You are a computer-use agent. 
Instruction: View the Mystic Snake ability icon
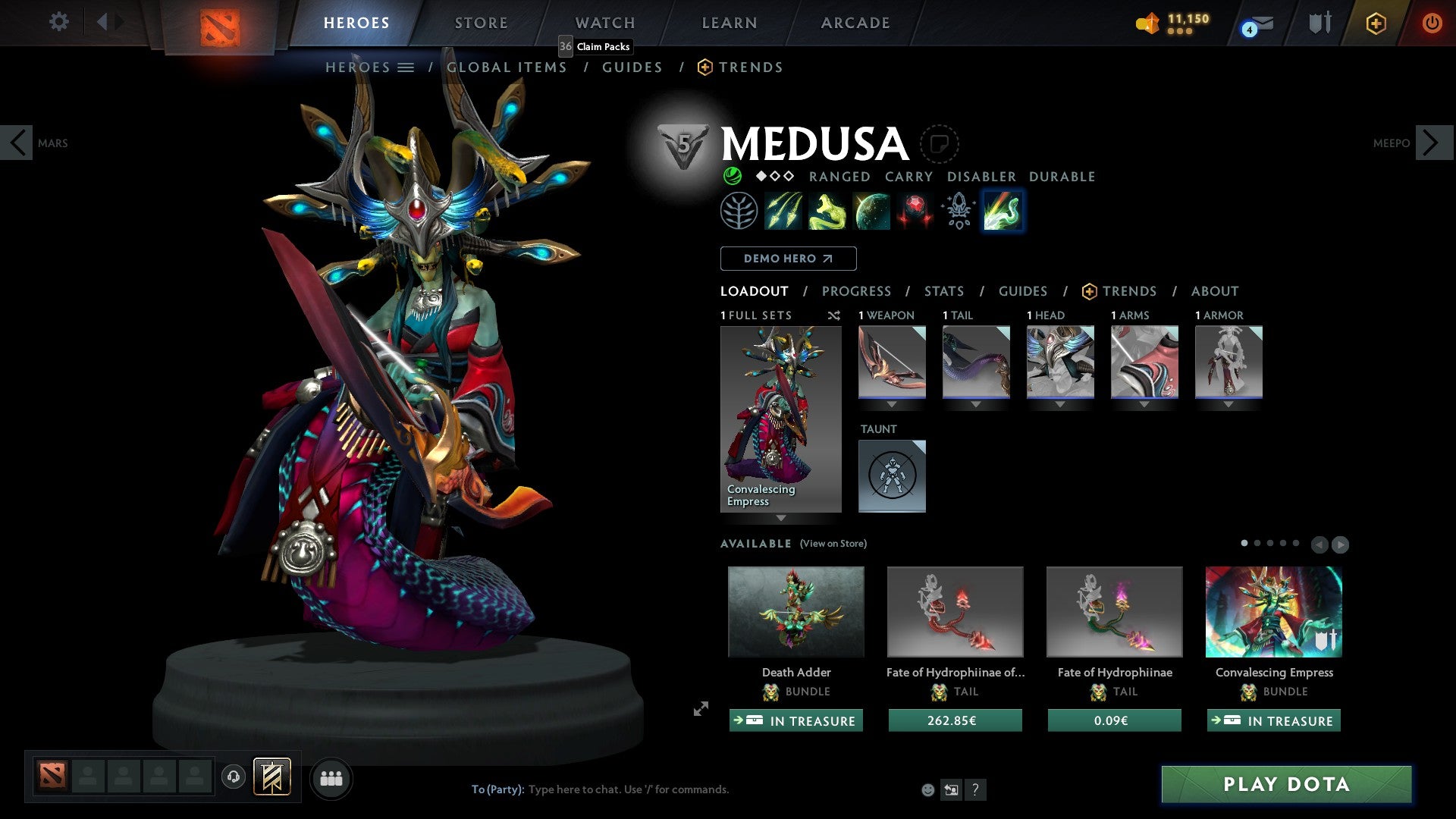tap(829, 211)
